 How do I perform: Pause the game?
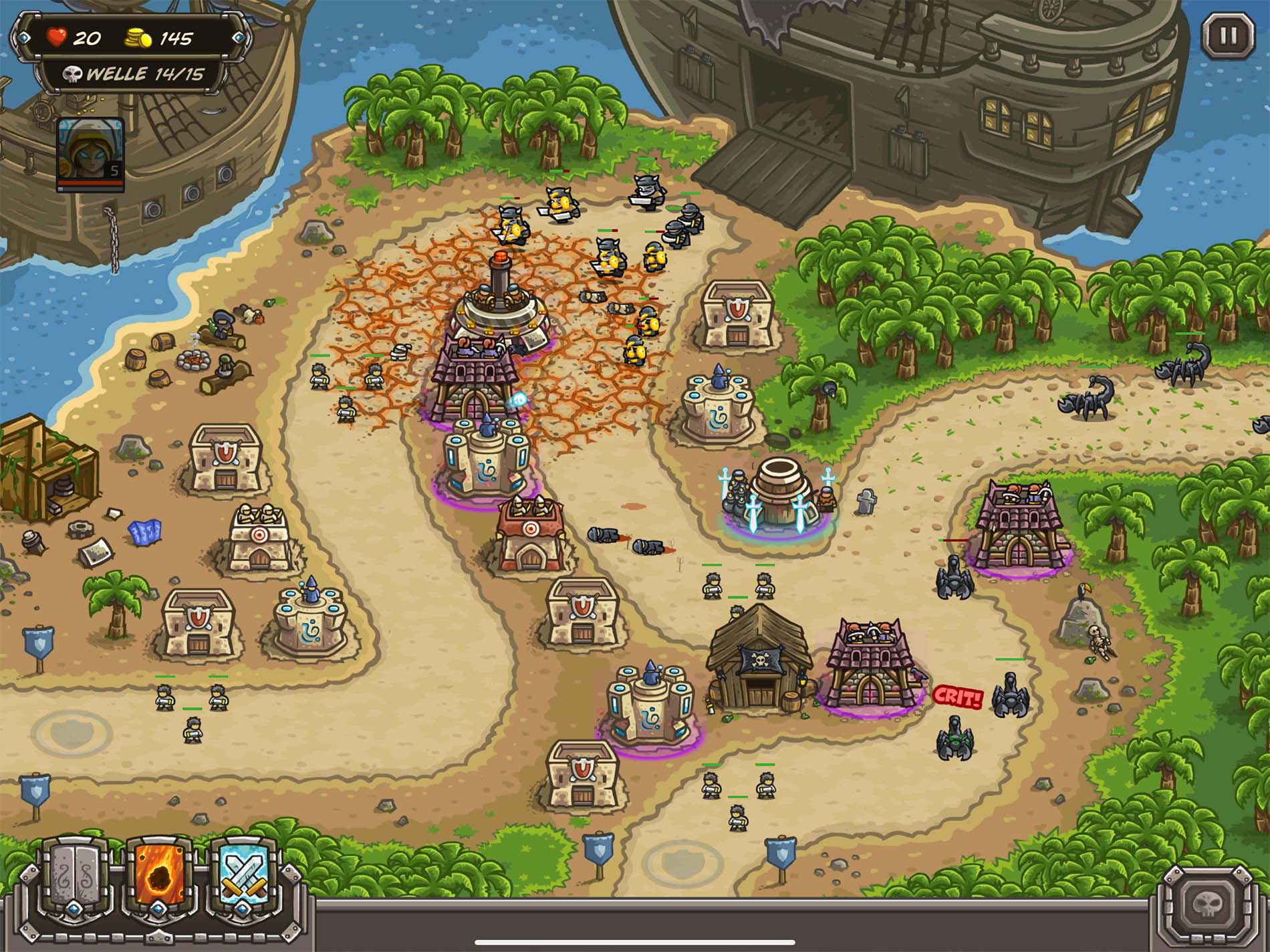[1229, 35]
